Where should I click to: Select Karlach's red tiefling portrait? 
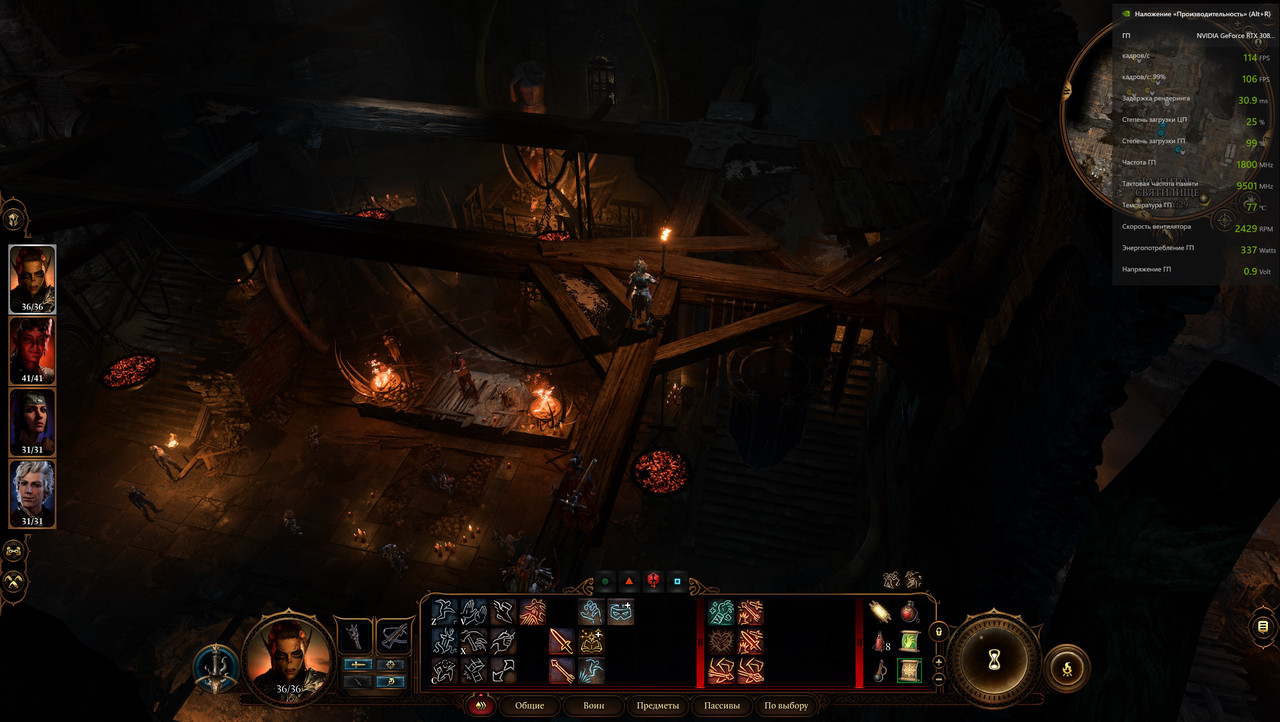tap(33, 351)
